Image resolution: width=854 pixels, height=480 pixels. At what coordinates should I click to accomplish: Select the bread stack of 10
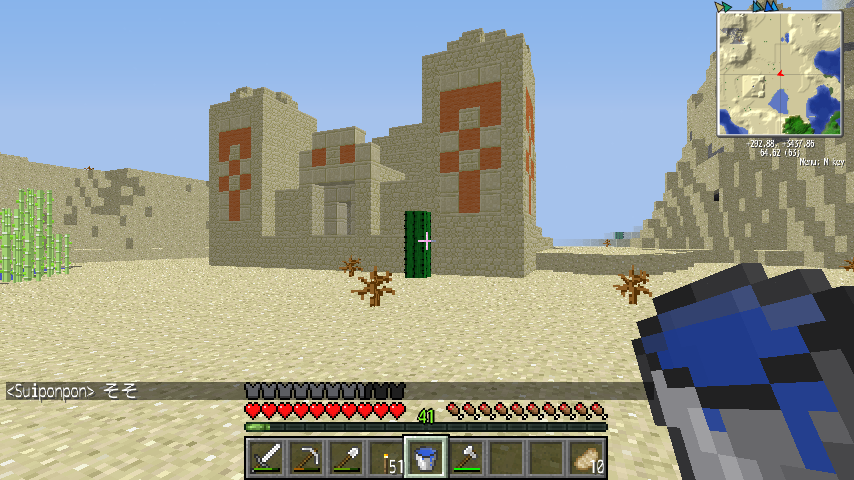pos(586,459)
